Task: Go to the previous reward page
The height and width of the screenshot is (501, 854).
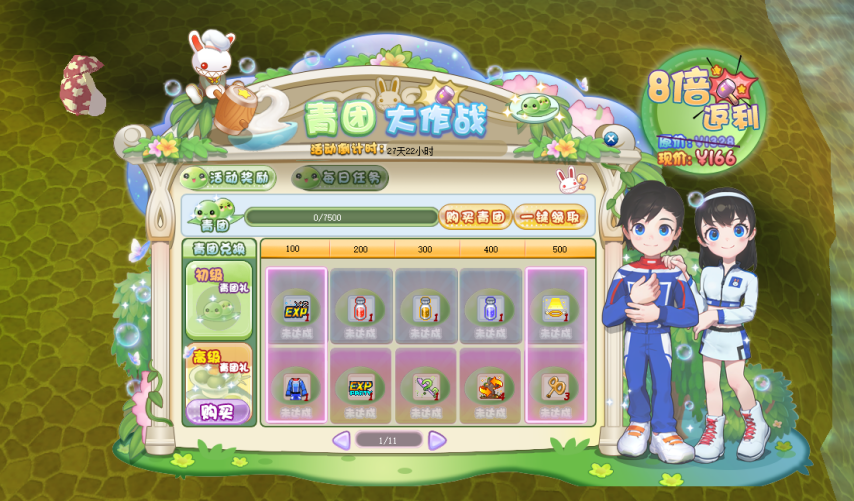Action: click(341, 440)
